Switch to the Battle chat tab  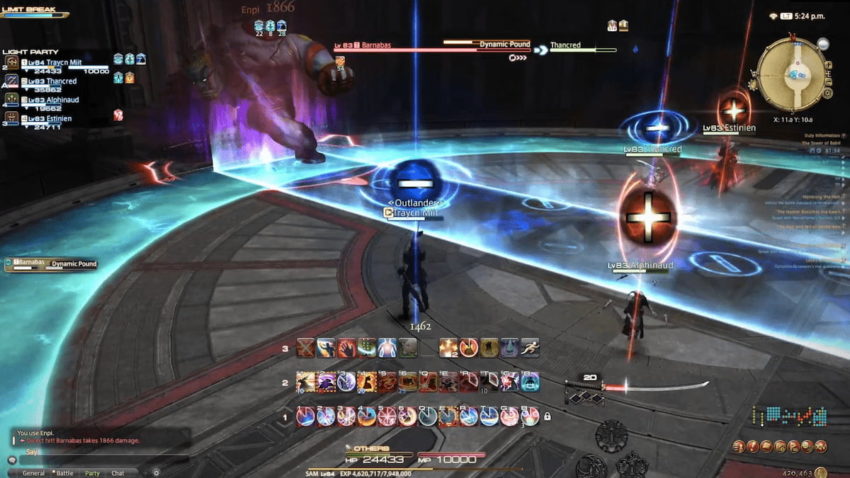(x=64, y=473)
